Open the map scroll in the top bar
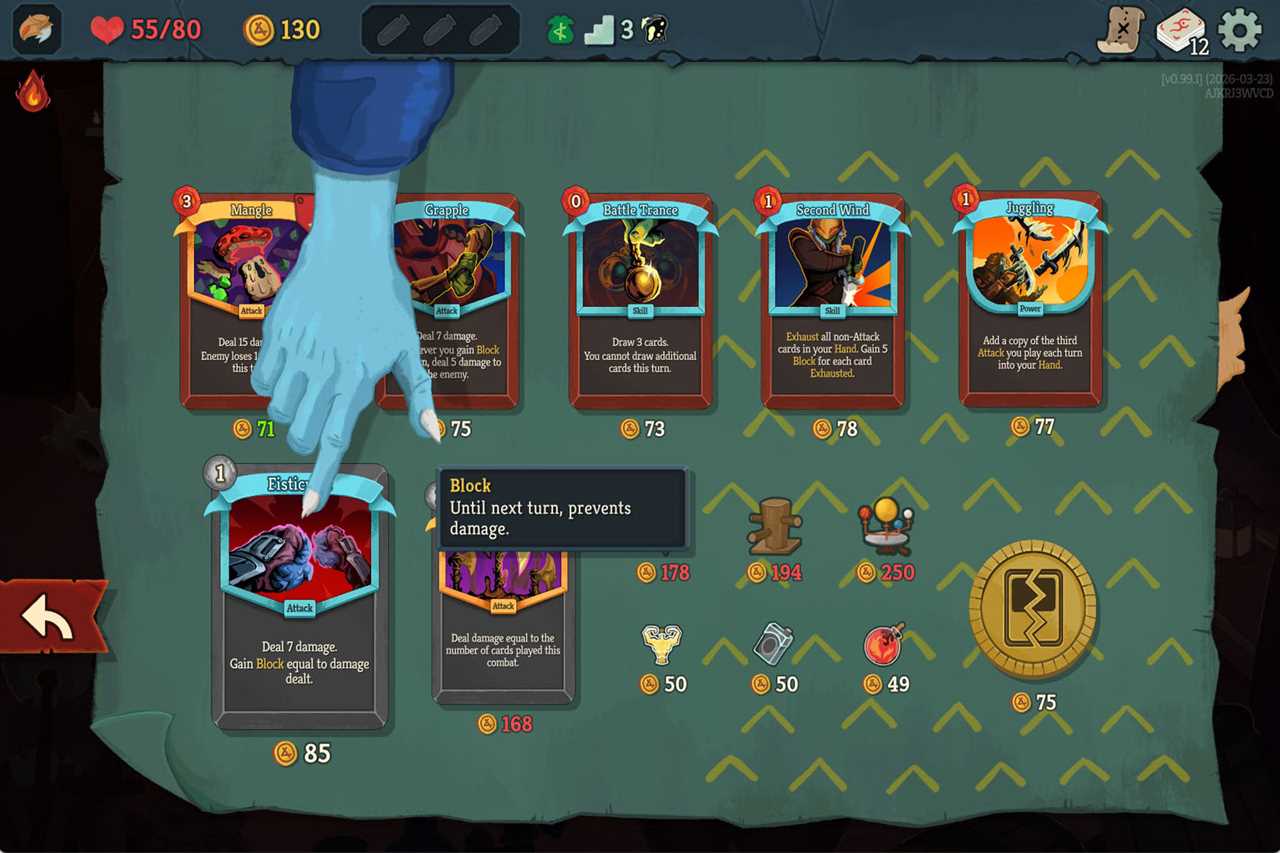This screenshot has width=1280, height=853. pyautogui.click(x=1121, y=30)
